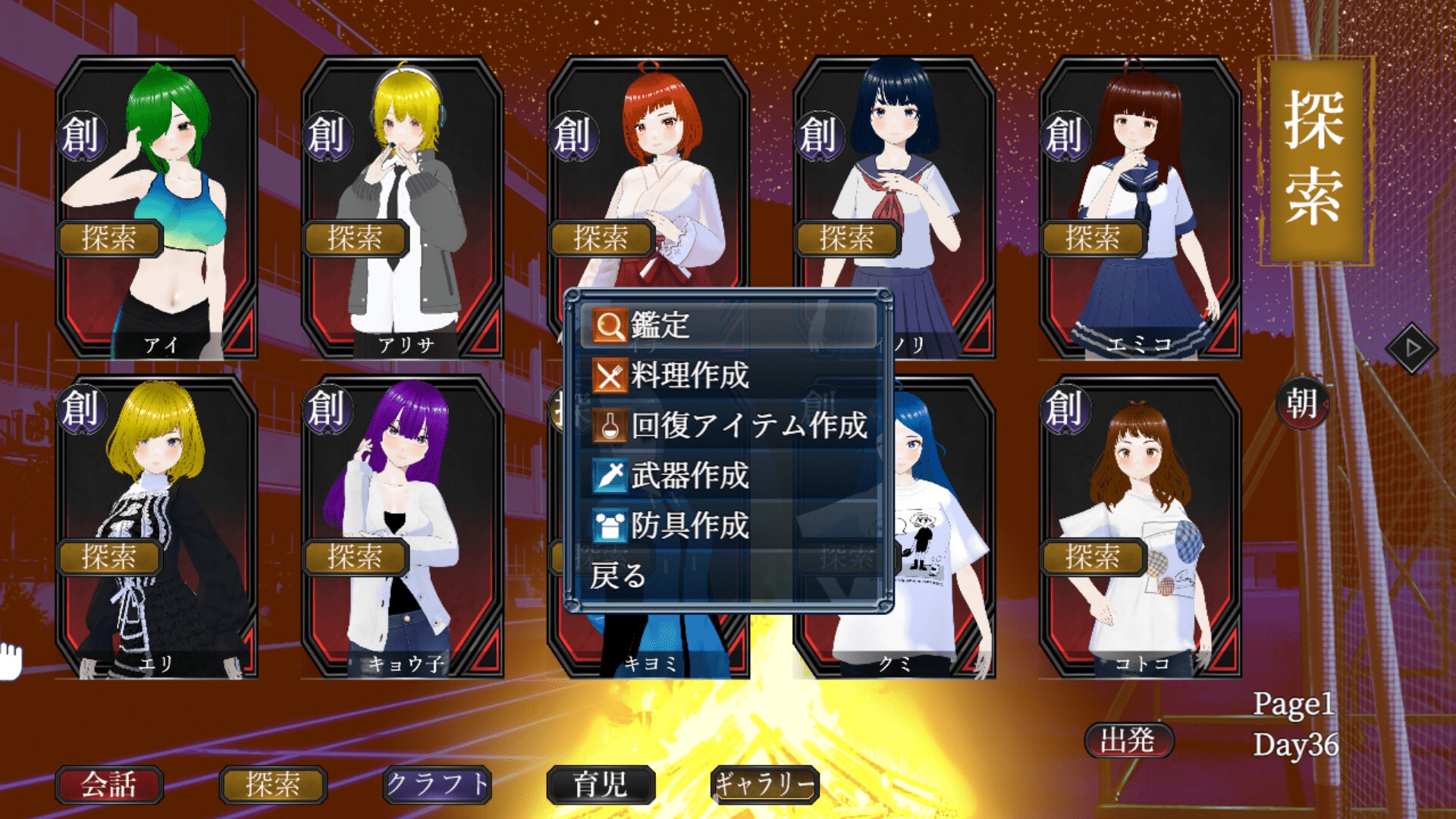The height and width of the screenshot is (819, 1456).
Task: Open 回復アイテム作成 recovery item crafting
Action: point(728,425)
